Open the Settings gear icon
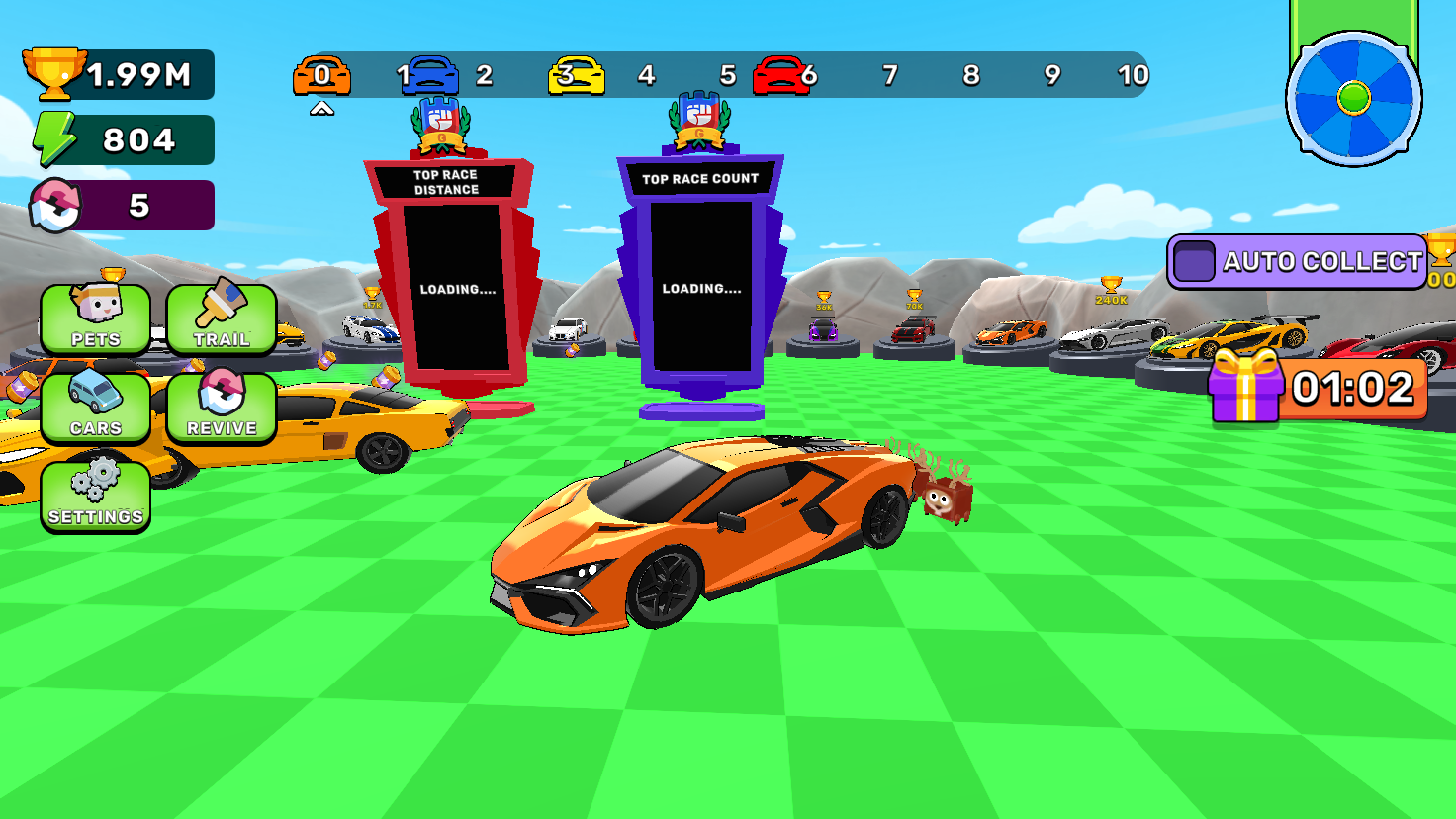 pos(95,495)
